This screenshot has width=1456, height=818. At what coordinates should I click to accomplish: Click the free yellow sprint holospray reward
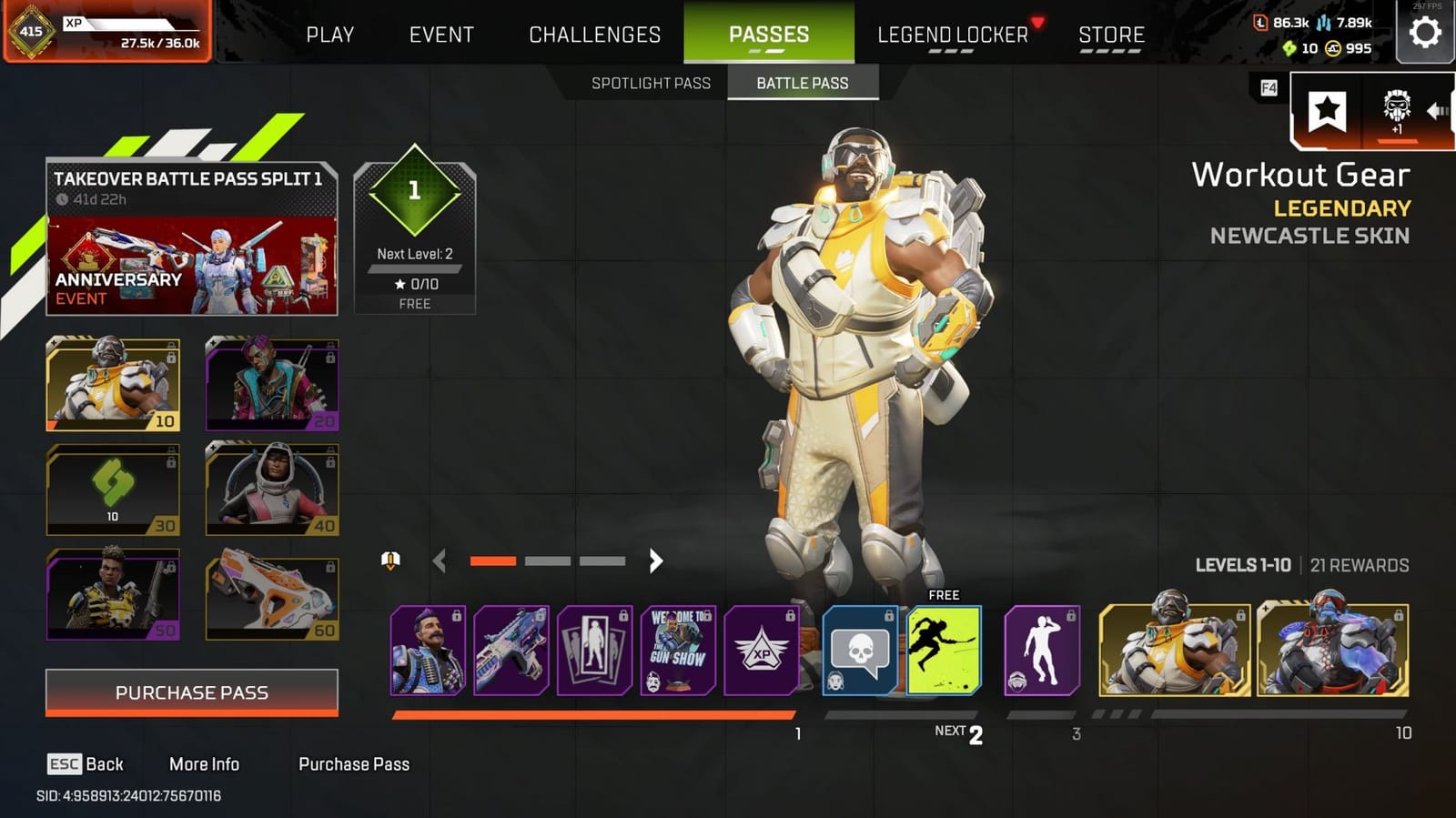(x=944, y=651)
